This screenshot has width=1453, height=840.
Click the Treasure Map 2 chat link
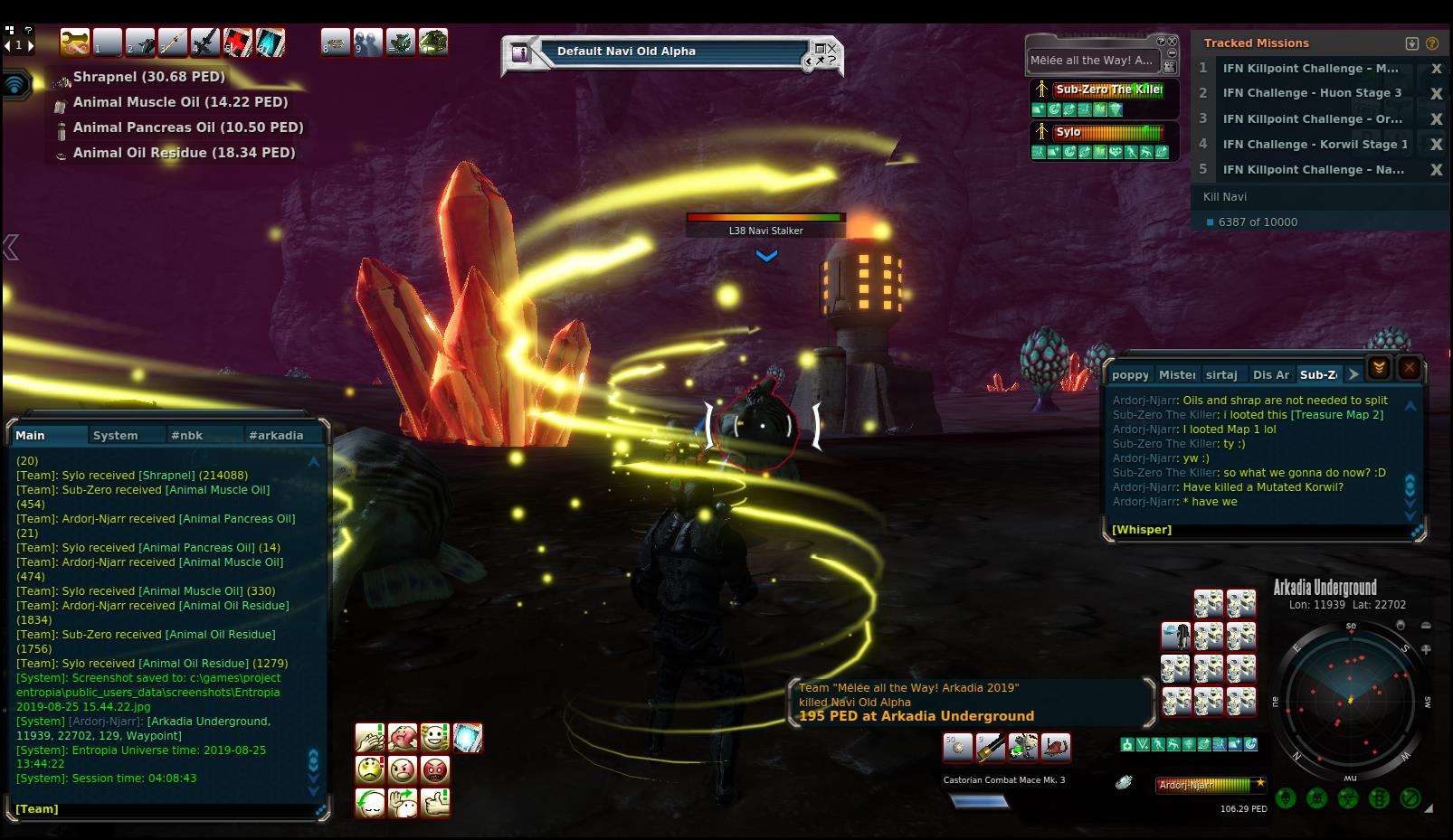(1336, 415)
